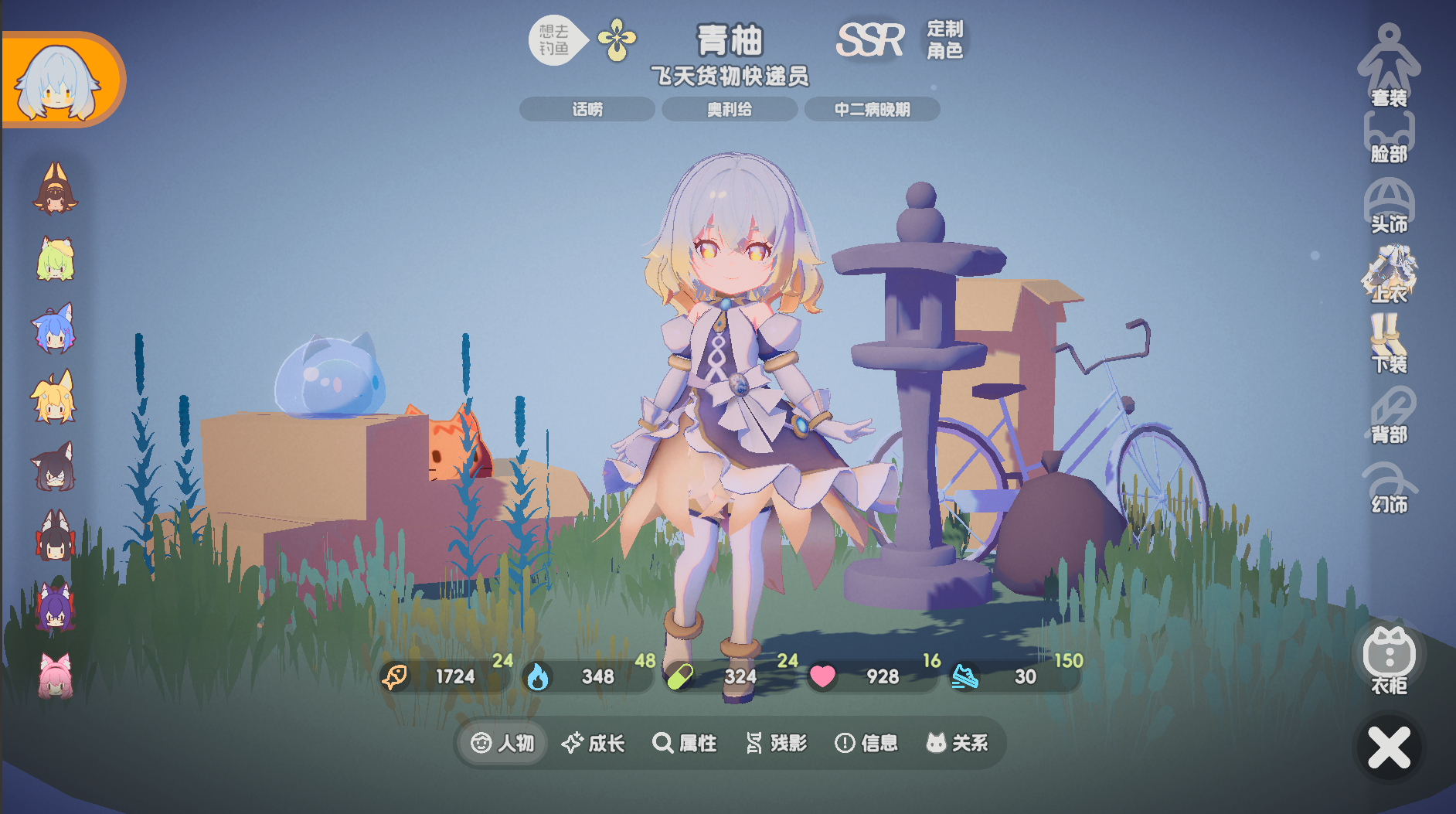Open the 想去钓鱼 speech bubble

coord(553,37)
